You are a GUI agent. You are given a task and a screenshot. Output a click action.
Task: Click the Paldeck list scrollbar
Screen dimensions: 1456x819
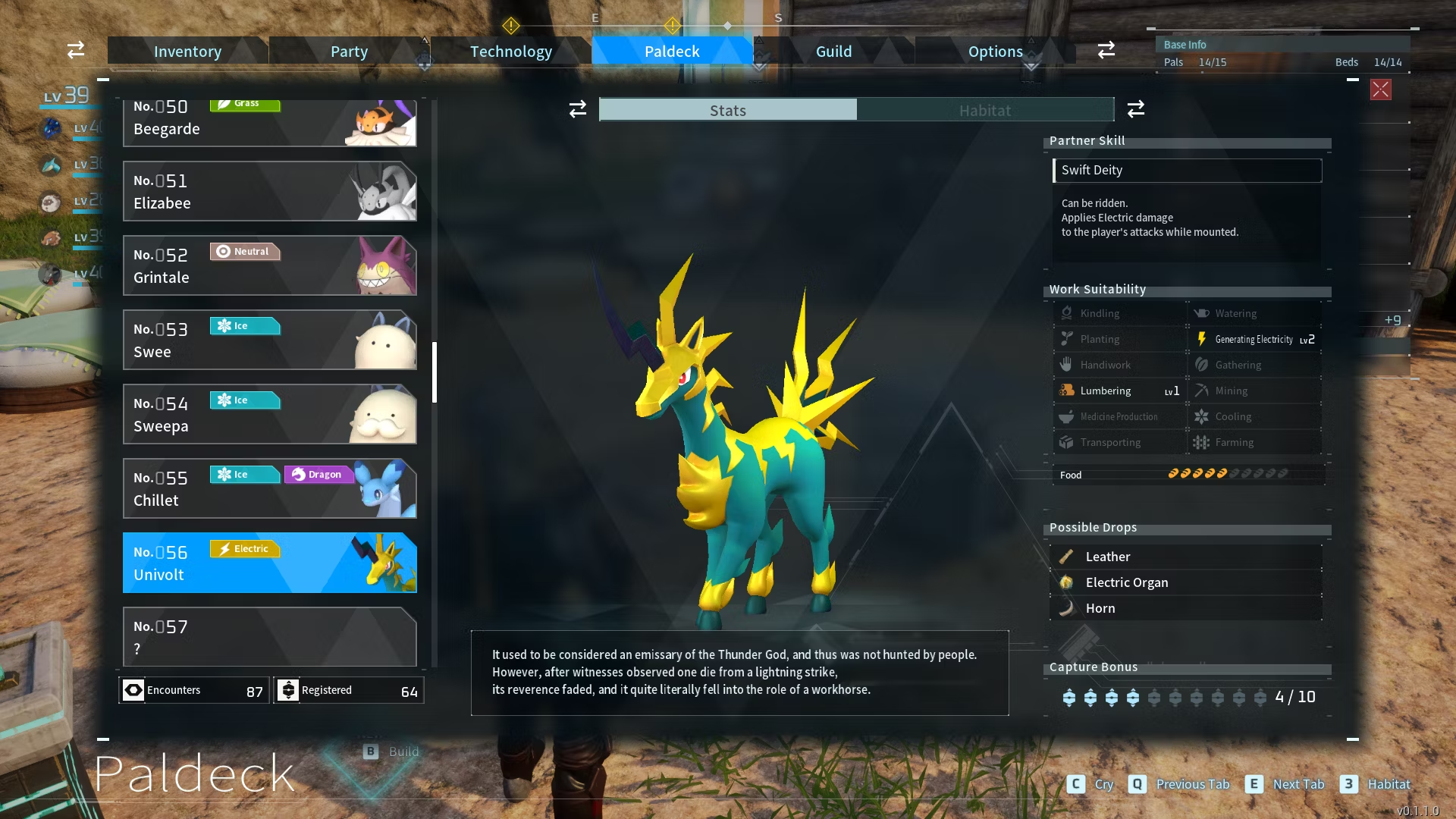[435, 372]
